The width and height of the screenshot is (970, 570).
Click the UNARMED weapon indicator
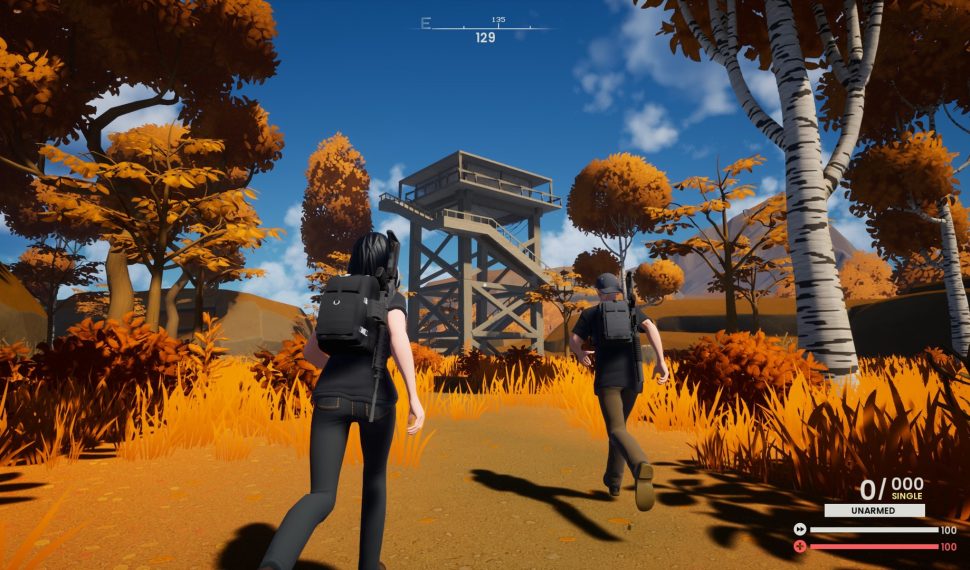coord(874,510)
